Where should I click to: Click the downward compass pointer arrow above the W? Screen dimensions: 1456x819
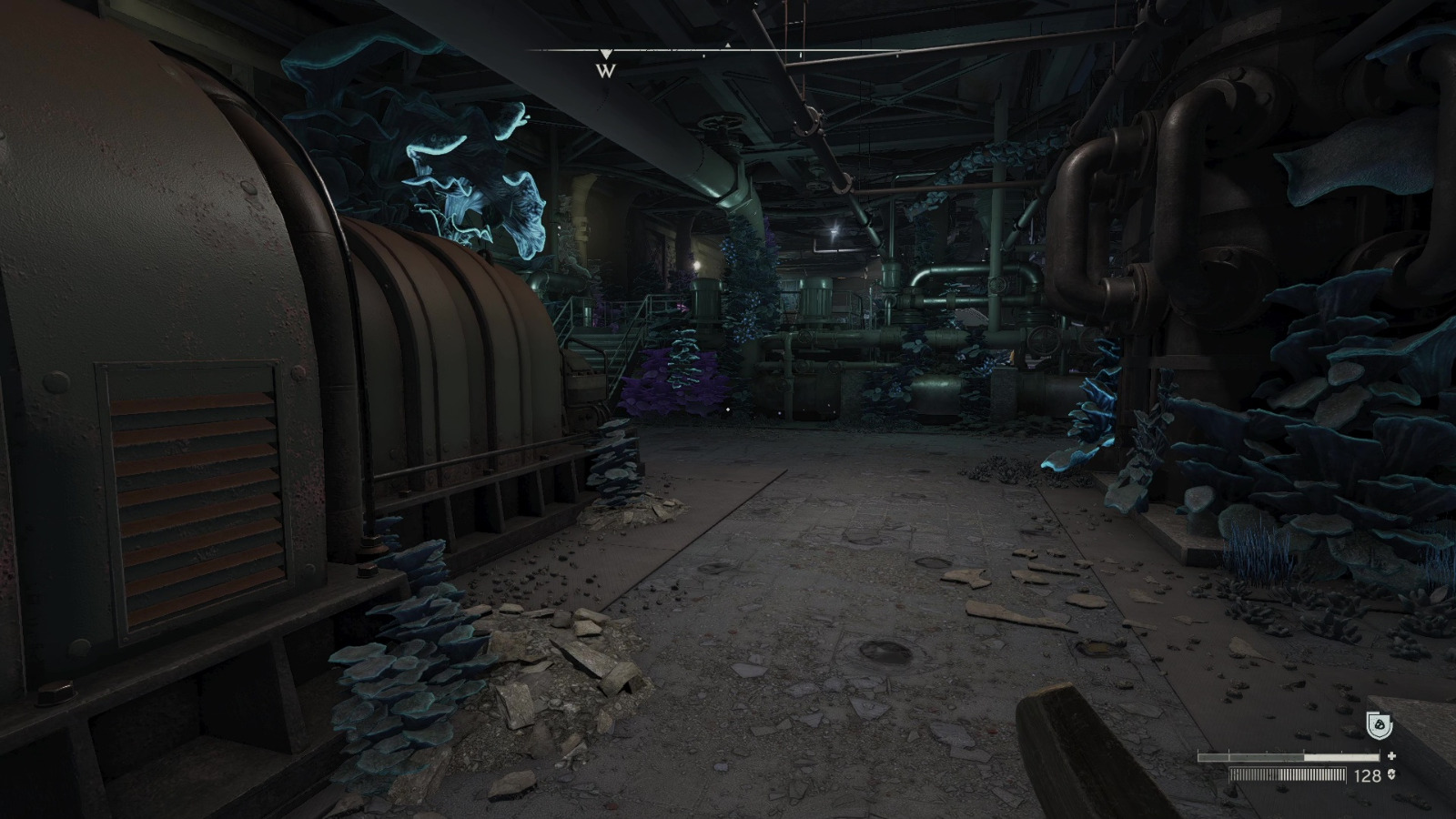(606, 54)
